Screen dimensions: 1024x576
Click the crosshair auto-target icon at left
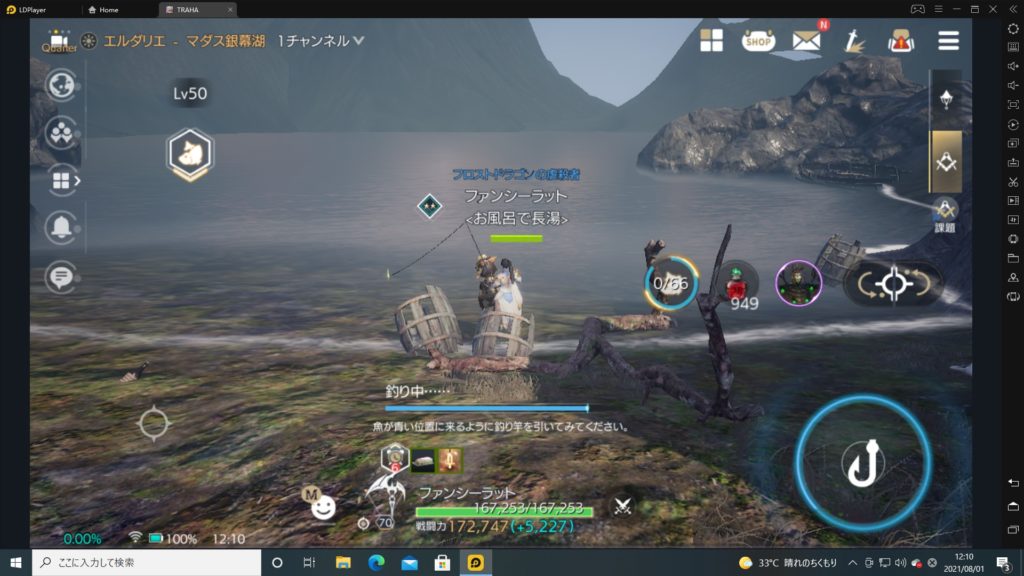(154, 423)
